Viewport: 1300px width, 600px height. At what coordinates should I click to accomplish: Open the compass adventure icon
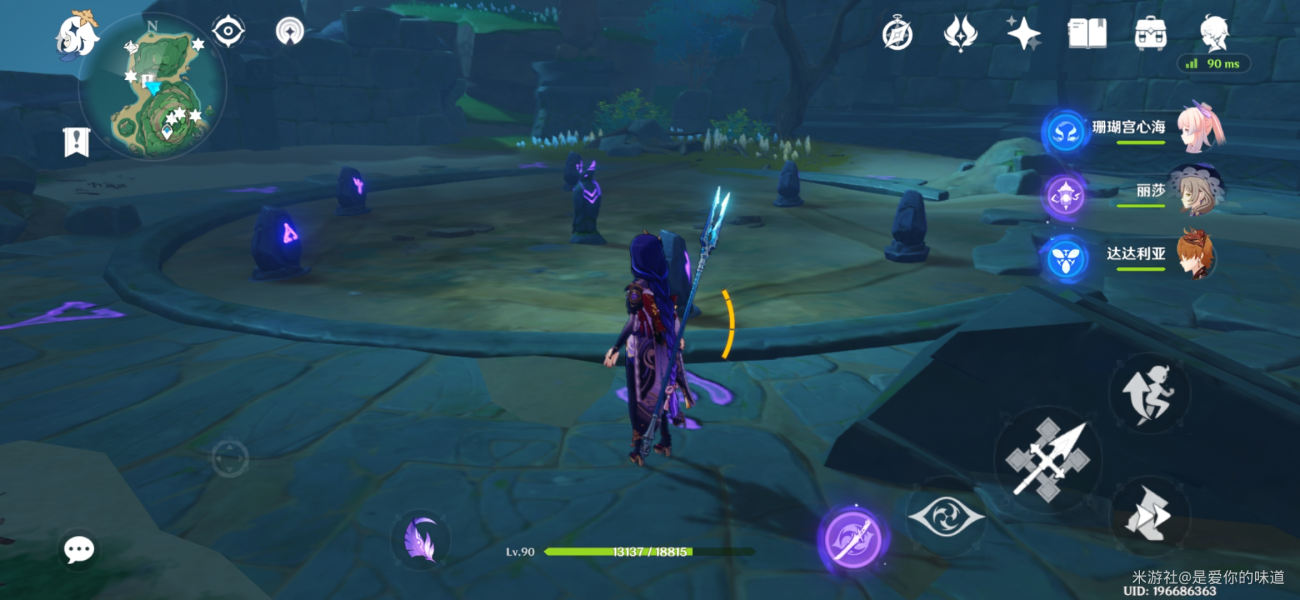[897, 34]
